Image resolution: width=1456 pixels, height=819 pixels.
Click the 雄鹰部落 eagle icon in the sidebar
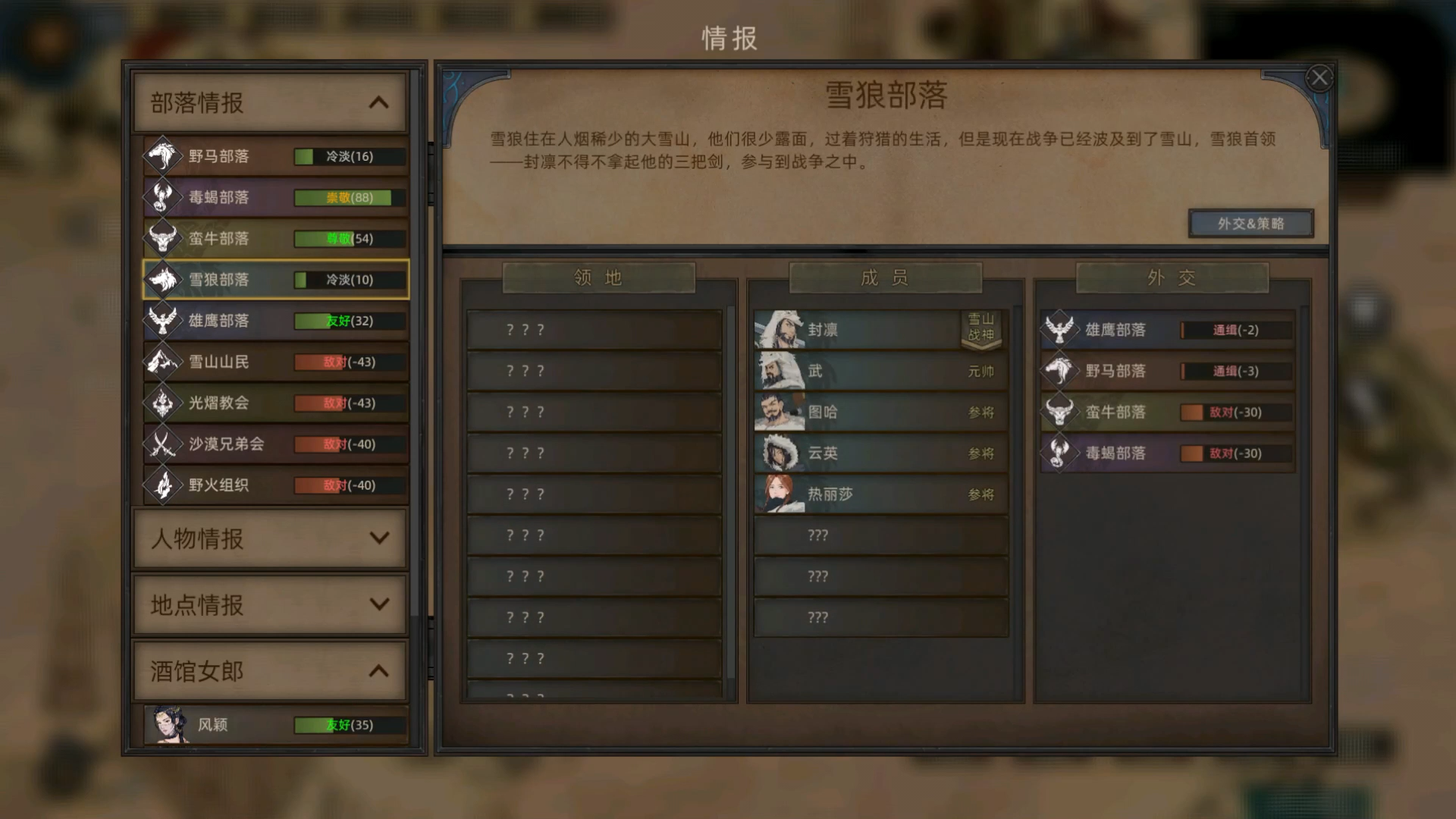[x=162, y=321]
